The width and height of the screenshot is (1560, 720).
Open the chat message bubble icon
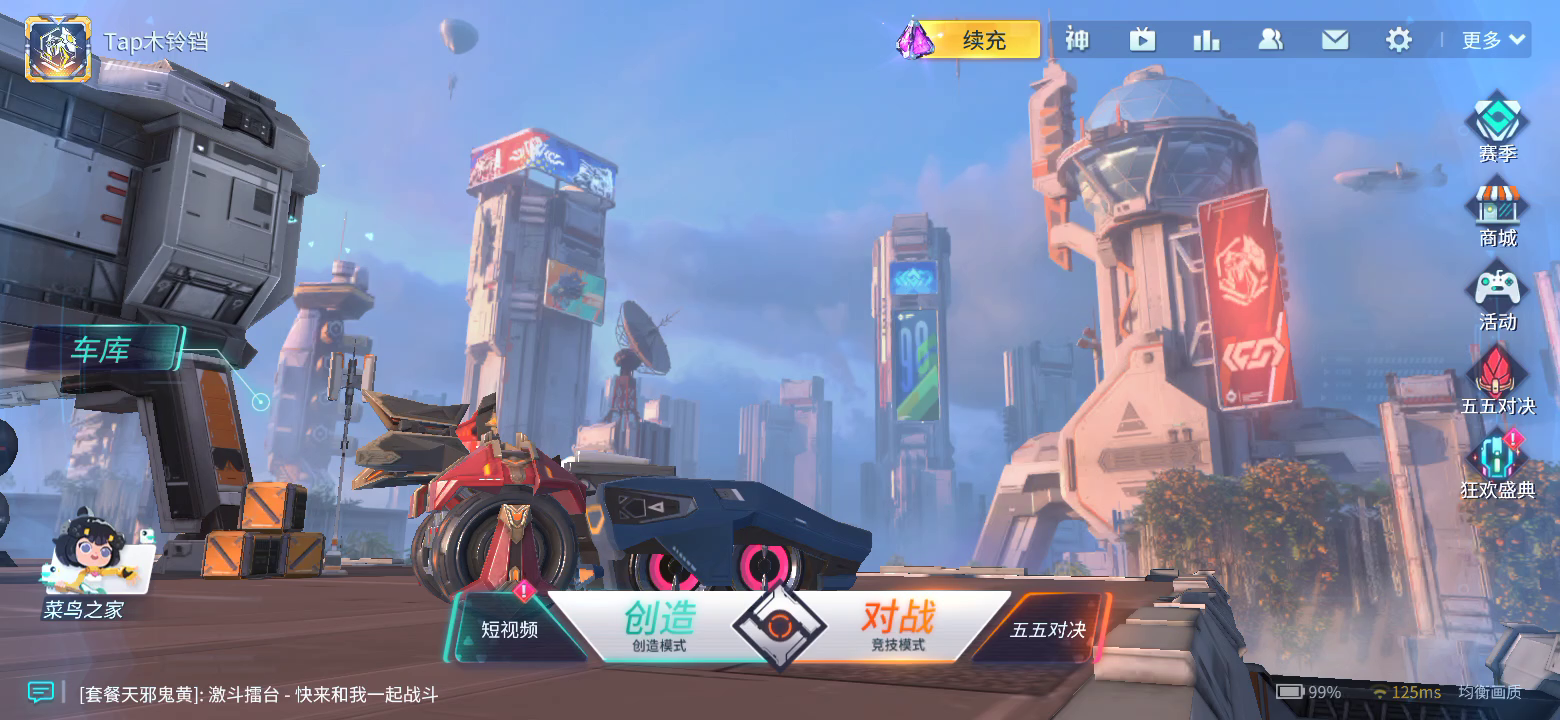40,692
